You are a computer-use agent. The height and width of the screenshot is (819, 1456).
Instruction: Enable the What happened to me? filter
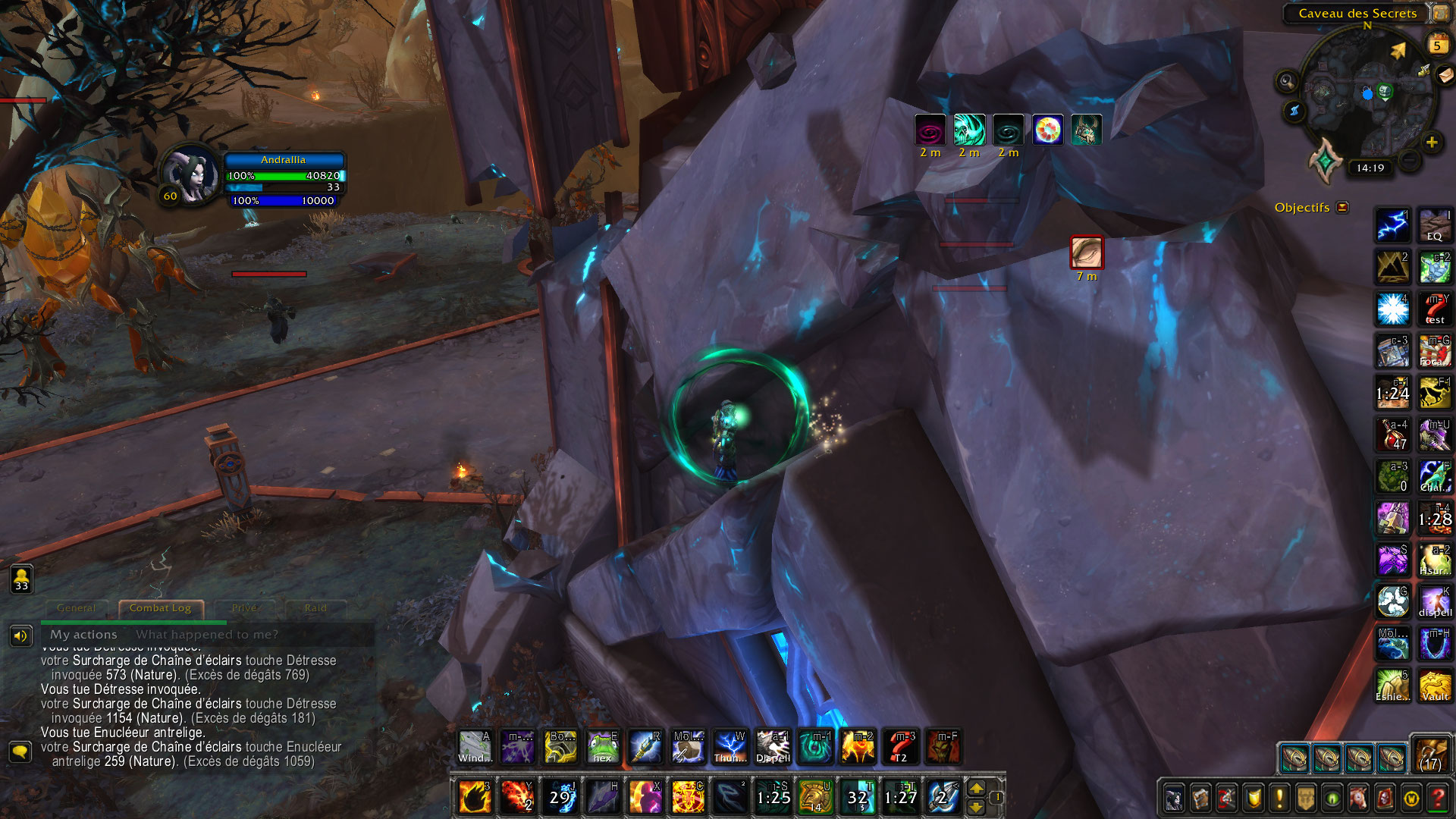(205, 635)
